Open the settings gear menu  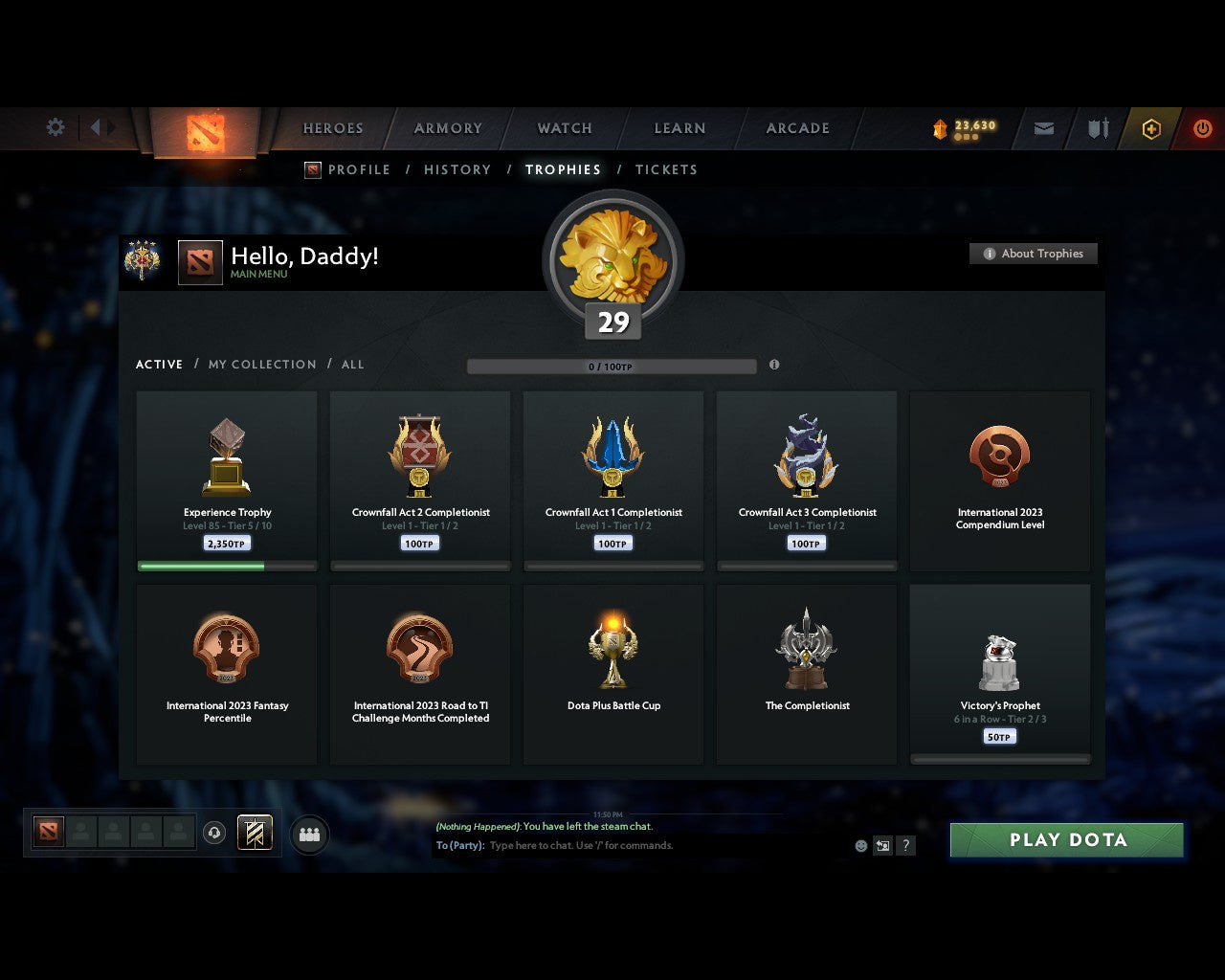[55, 127]
